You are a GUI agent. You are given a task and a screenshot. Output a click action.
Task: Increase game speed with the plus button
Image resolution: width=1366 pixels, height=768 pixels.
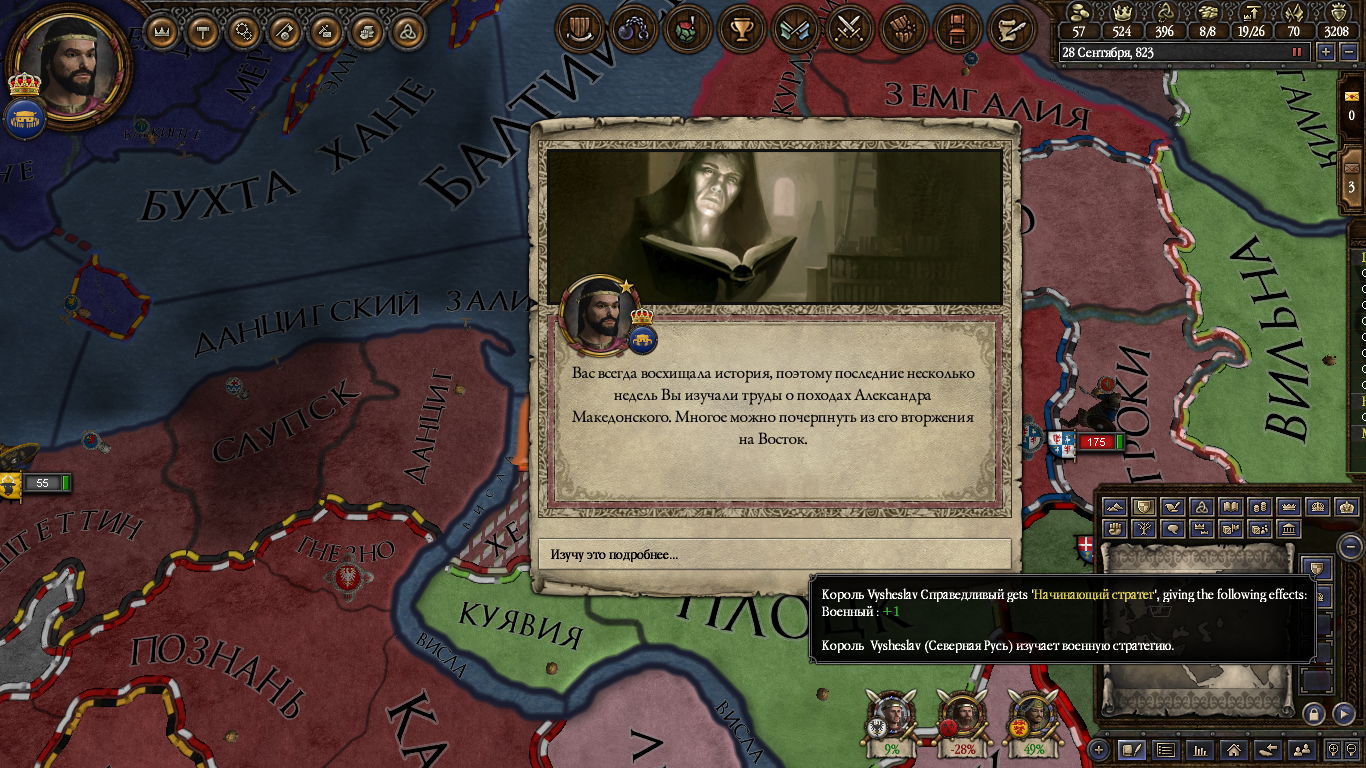point(1326,52)
